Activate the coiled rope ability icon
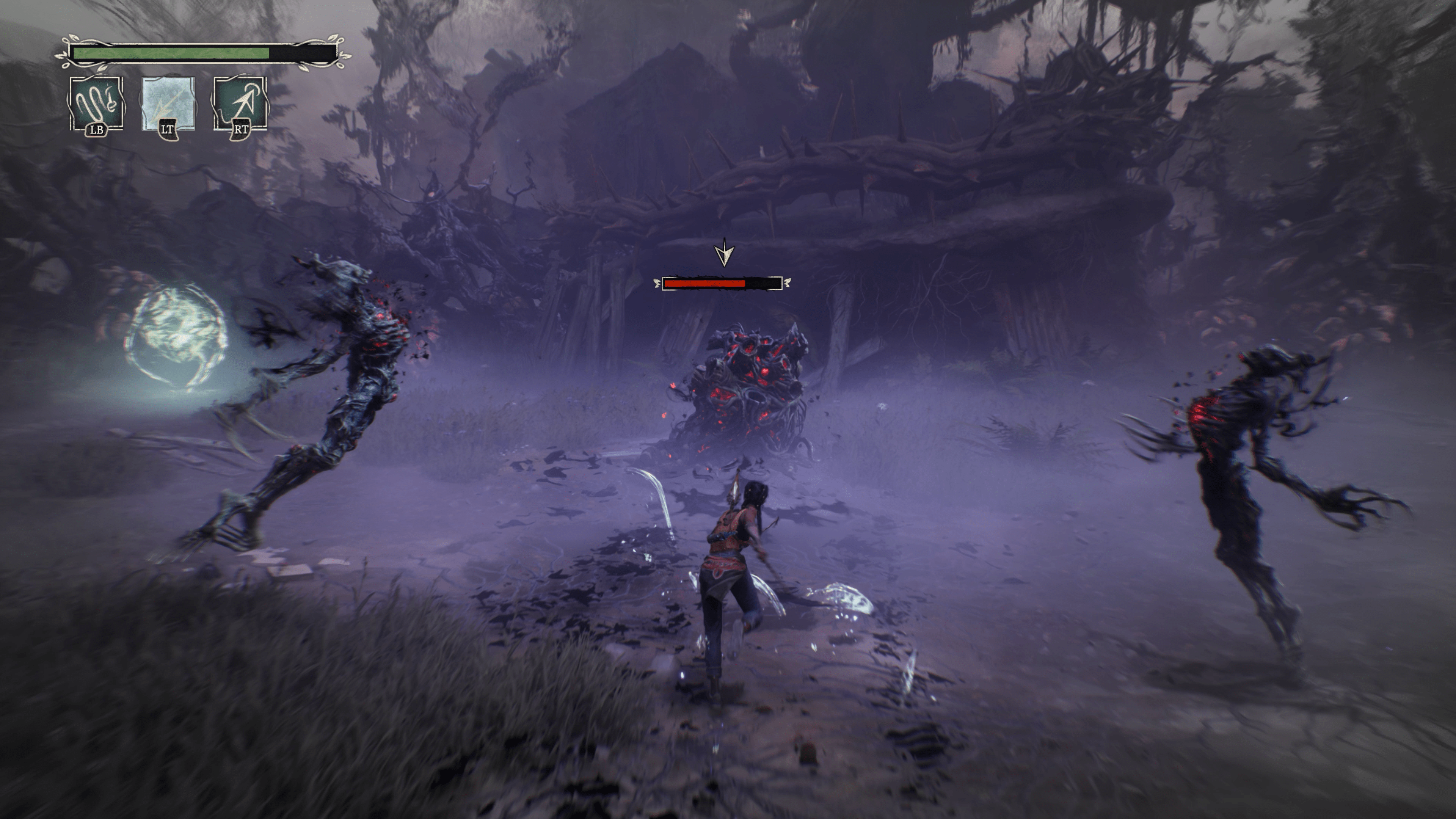Viewport: 1456px width, 819px height. [x=96, y=104]
